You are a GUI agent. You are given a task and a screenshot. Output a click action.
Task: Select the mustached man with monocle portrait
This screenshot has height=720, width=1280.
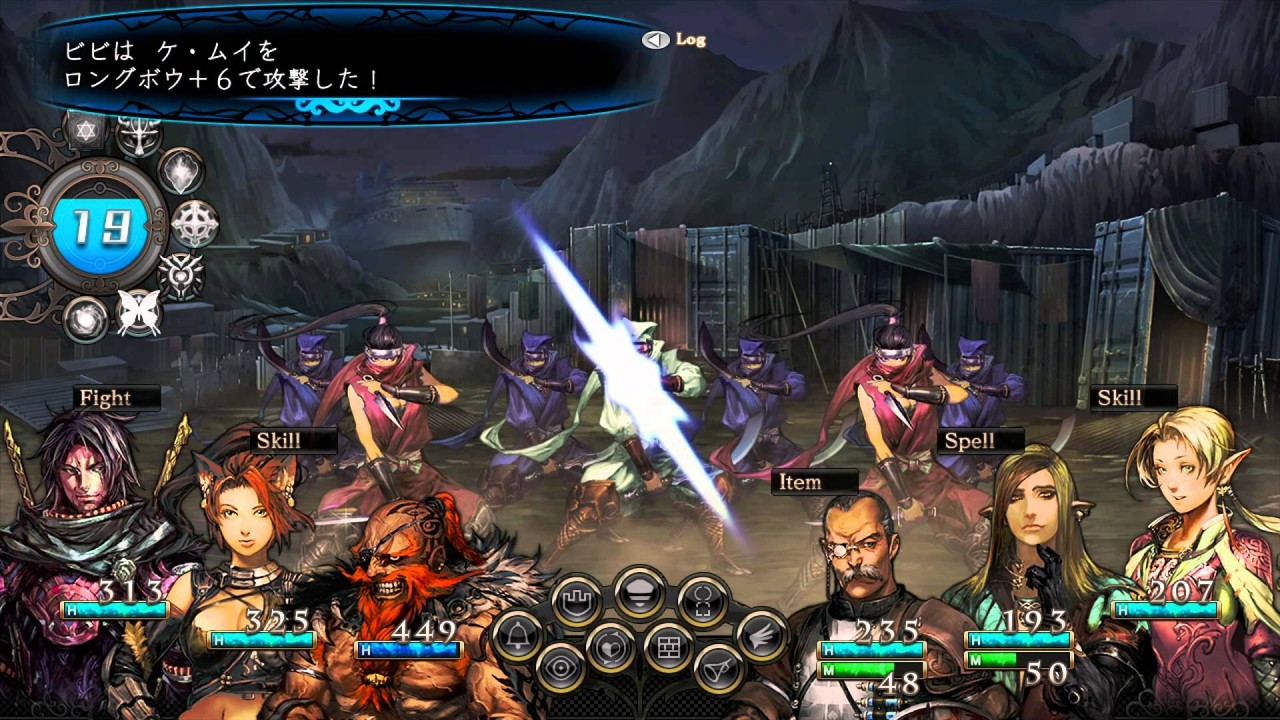(x=856, y=560)
